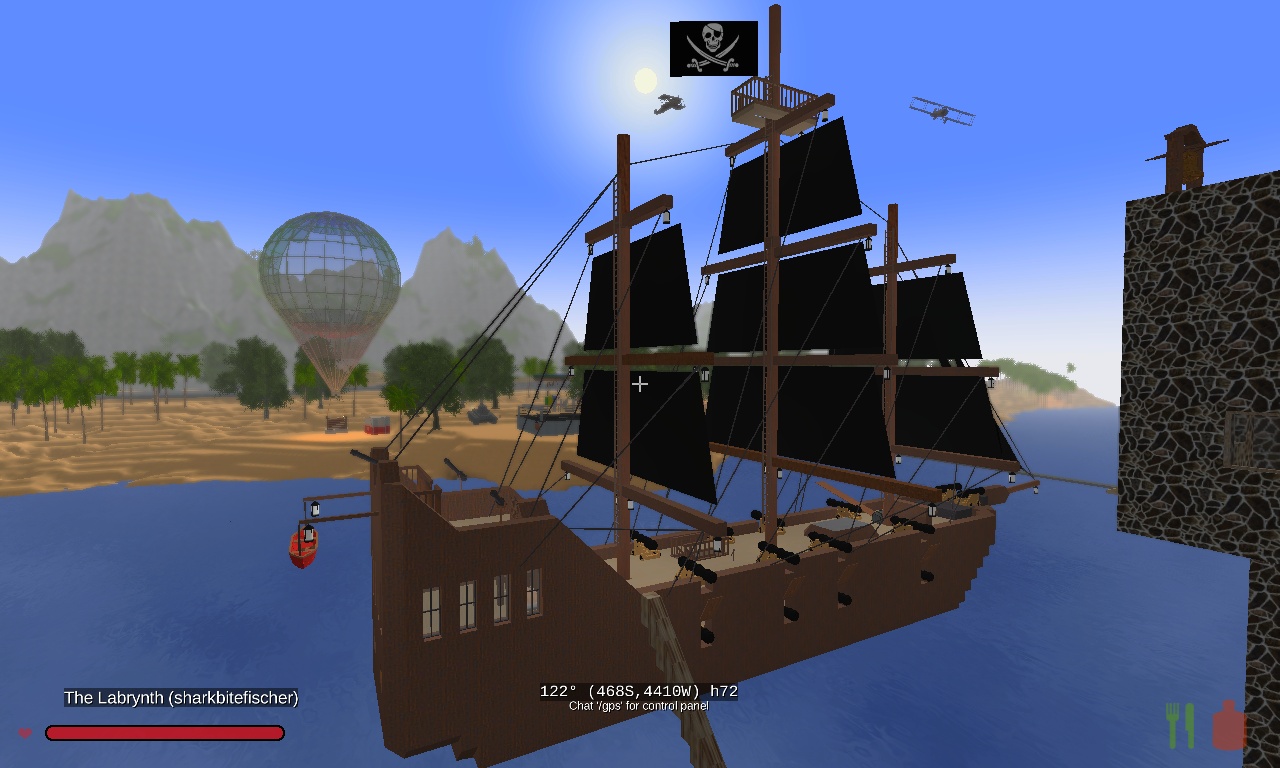The image size is (1280, 768).
Task: Click the green fork and knife hunger icon
Action: pyautogui.click(x=1180, y=725)
